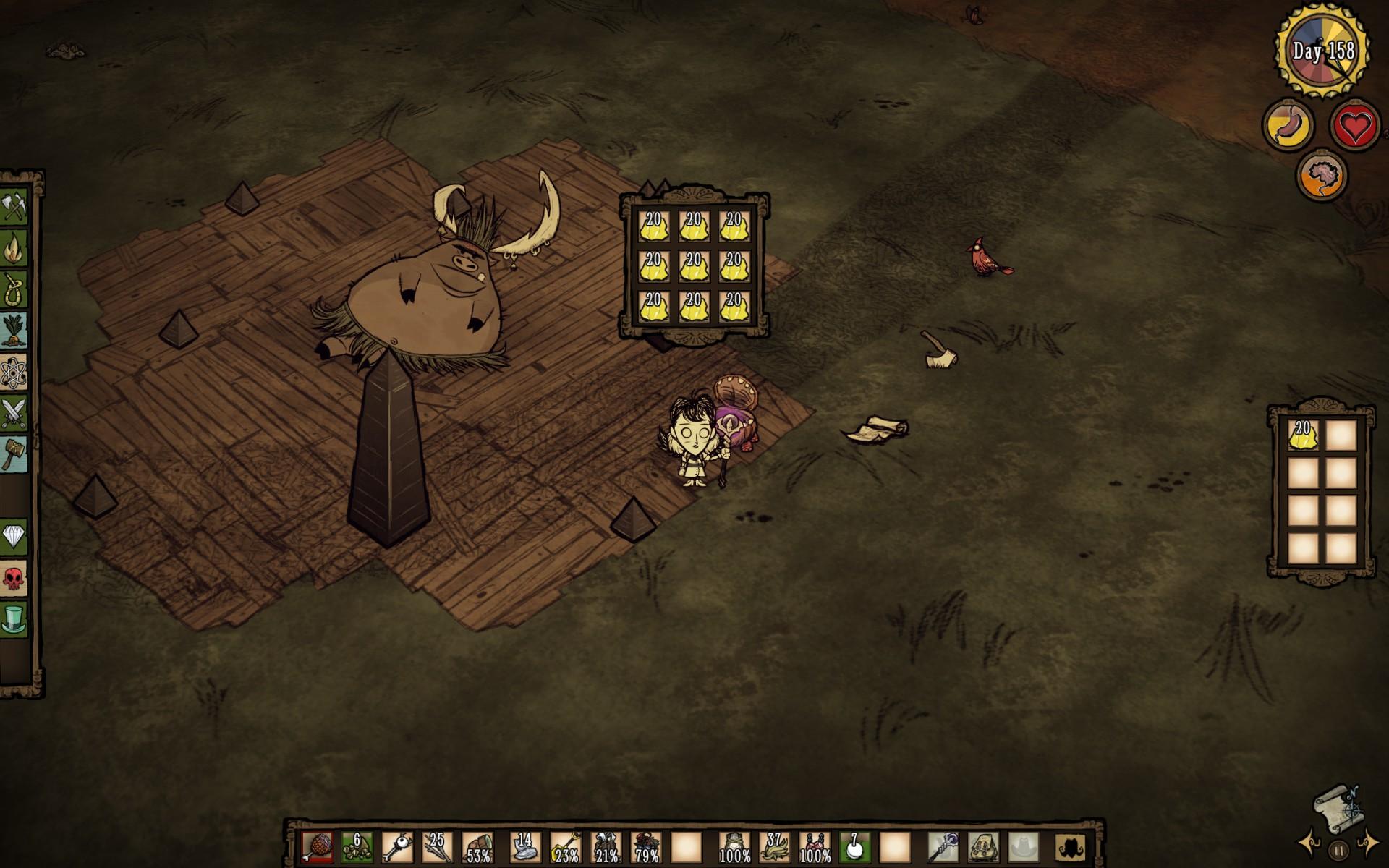The image size is (1389, 868).
Task: Switch to the Food farming crafting tab
Action: coord(14,331)
